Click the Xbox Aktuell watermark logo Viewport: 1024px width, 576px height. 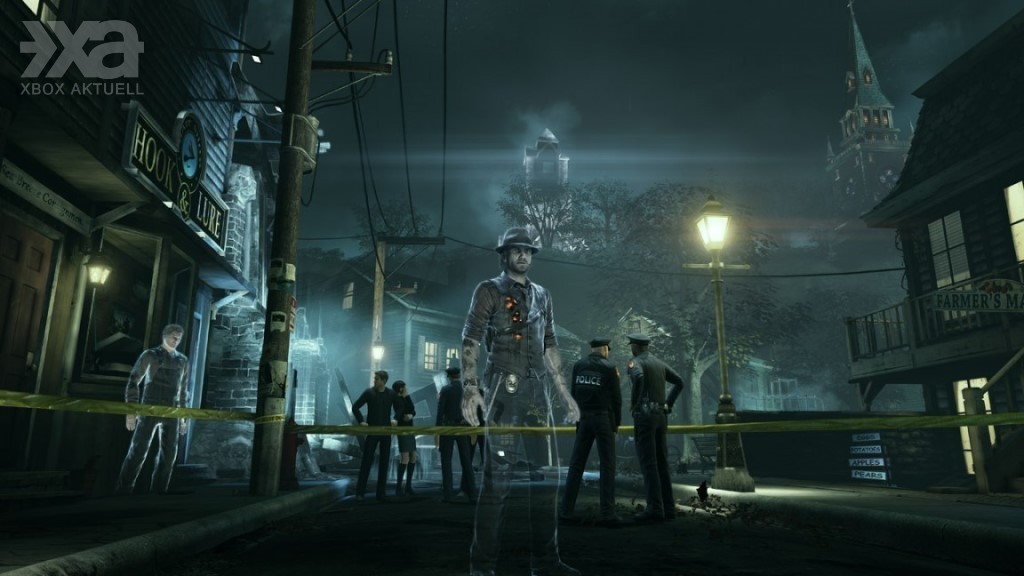click(81, 57)
